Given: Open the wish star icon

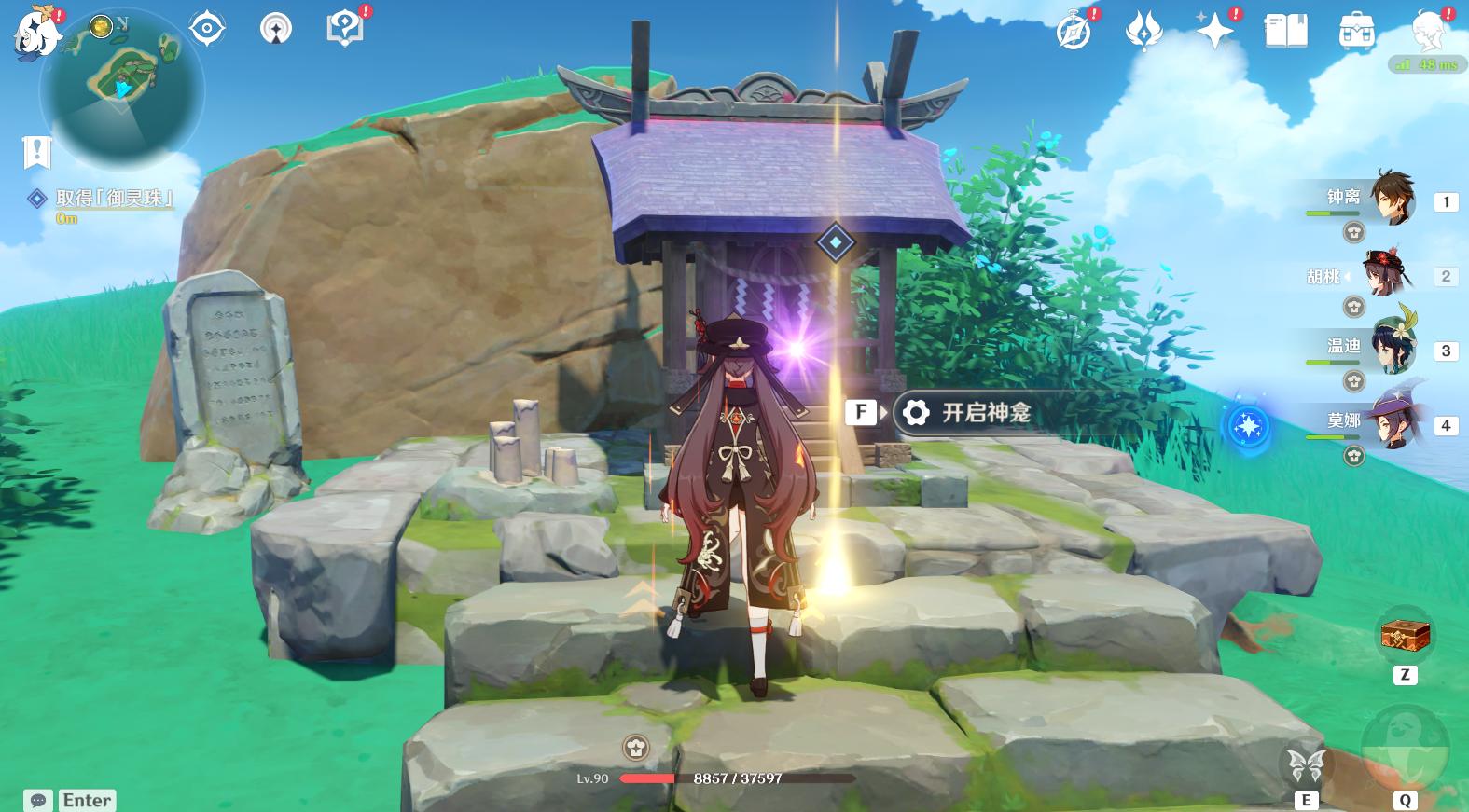Looking at the screenshot, I should (x=1215, y=32).
